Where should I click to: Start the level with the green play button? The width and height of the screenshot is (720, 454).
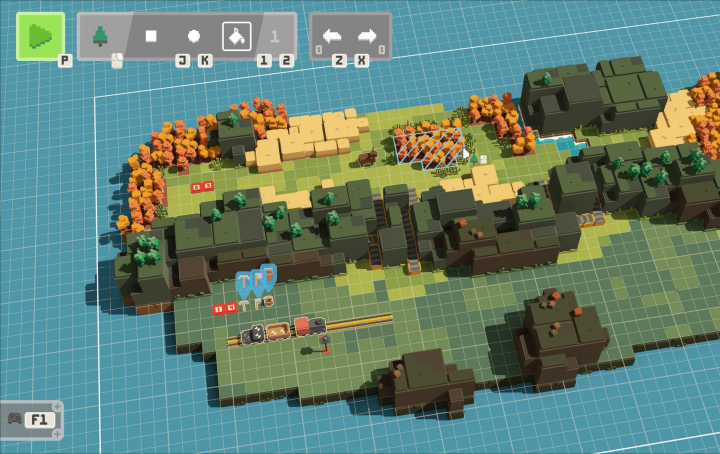[x=40, y=36]
